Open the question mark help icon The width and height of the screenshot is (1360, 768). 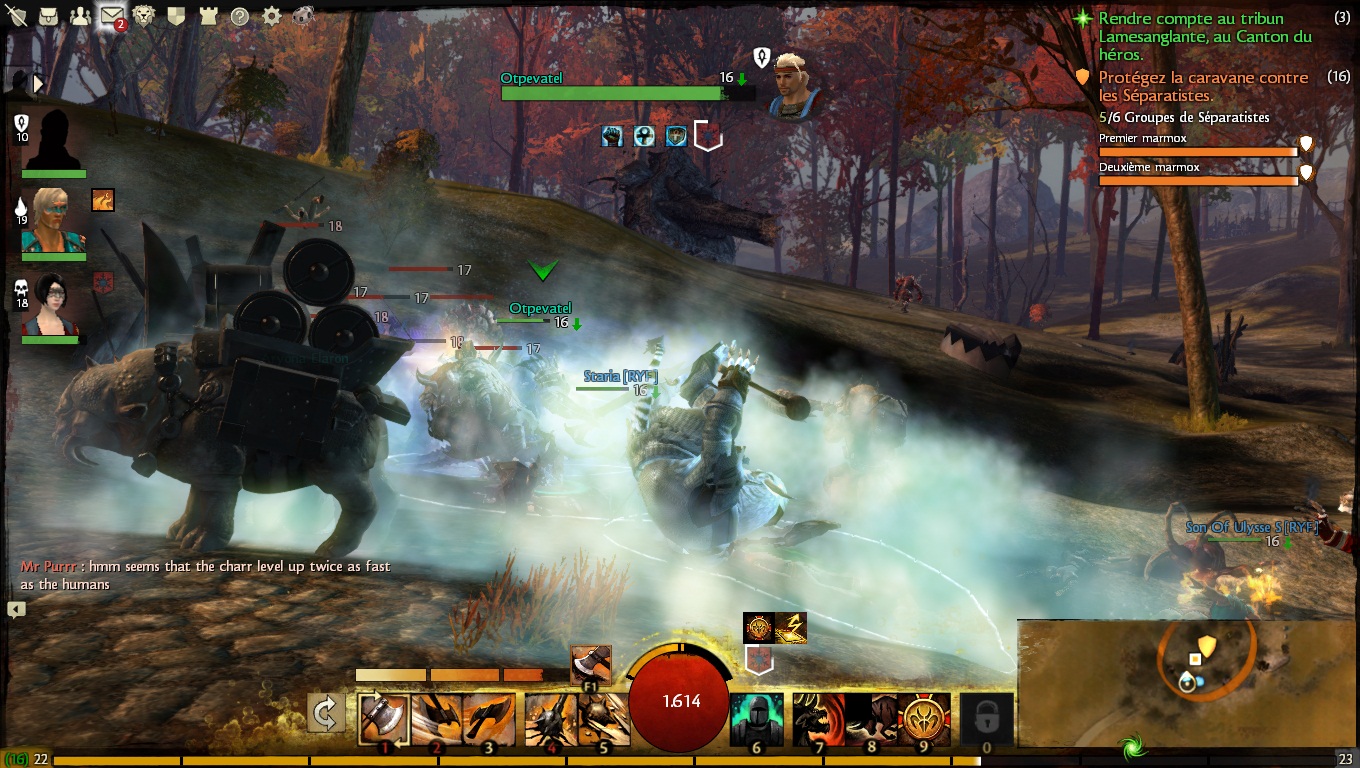(240, 16)
